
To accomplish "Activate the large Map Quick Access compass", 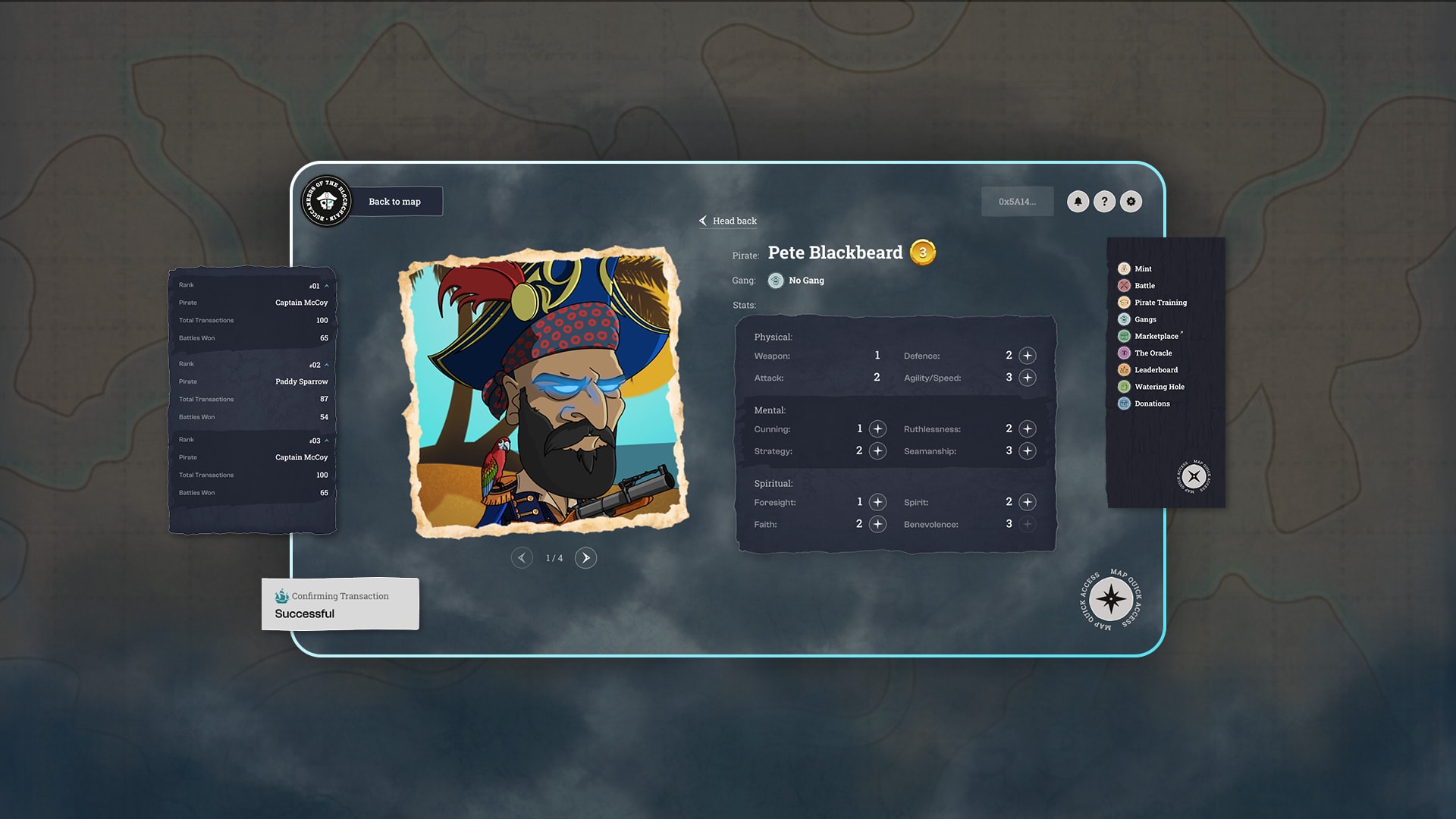I will [x=1111, y=600].
